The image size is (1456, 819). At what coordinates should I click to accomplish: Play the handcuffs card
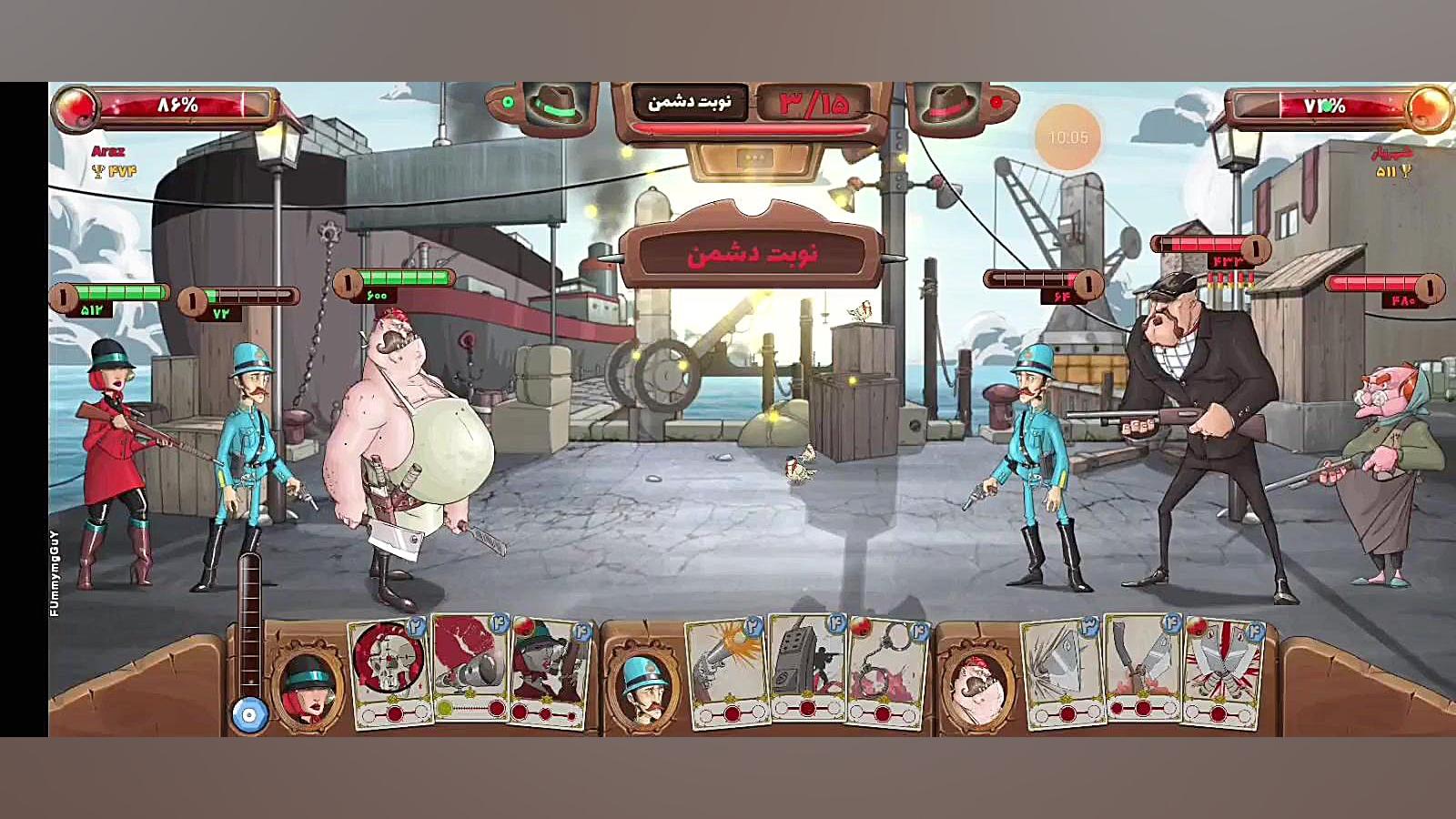click(x=884, y=673)
